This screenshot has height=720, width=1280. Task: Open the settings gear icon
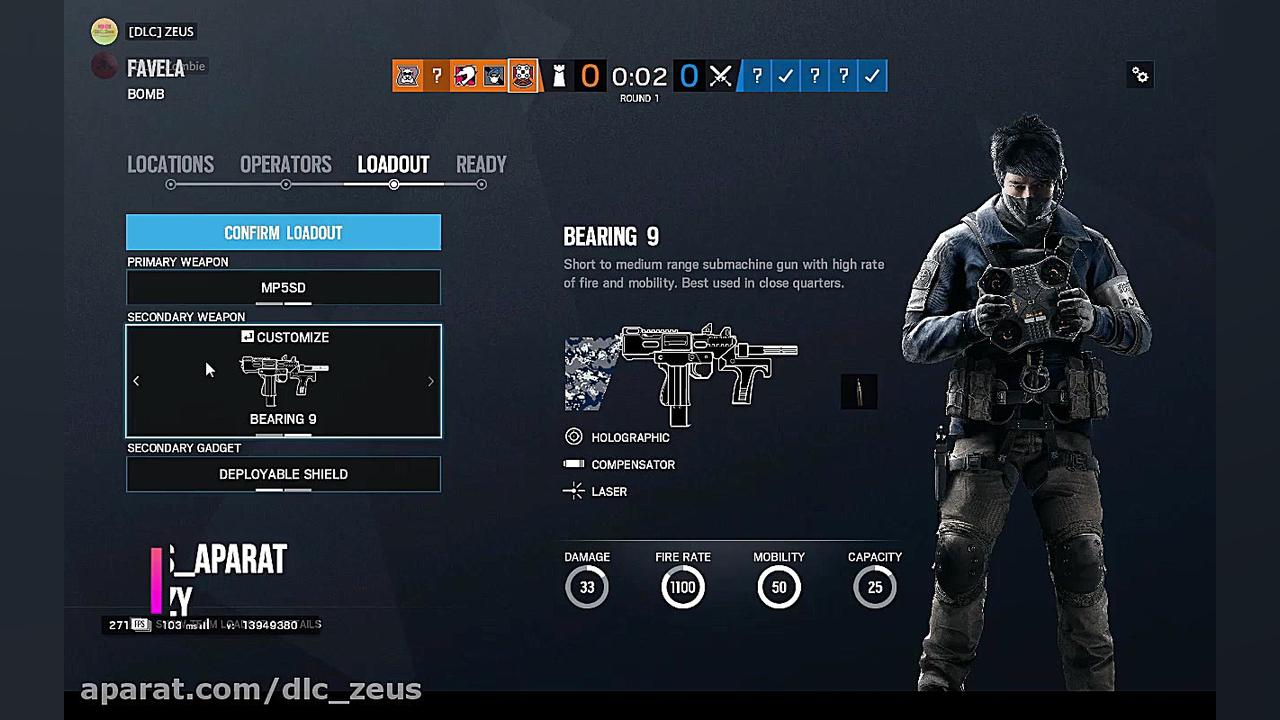[x=1140, y=75]
